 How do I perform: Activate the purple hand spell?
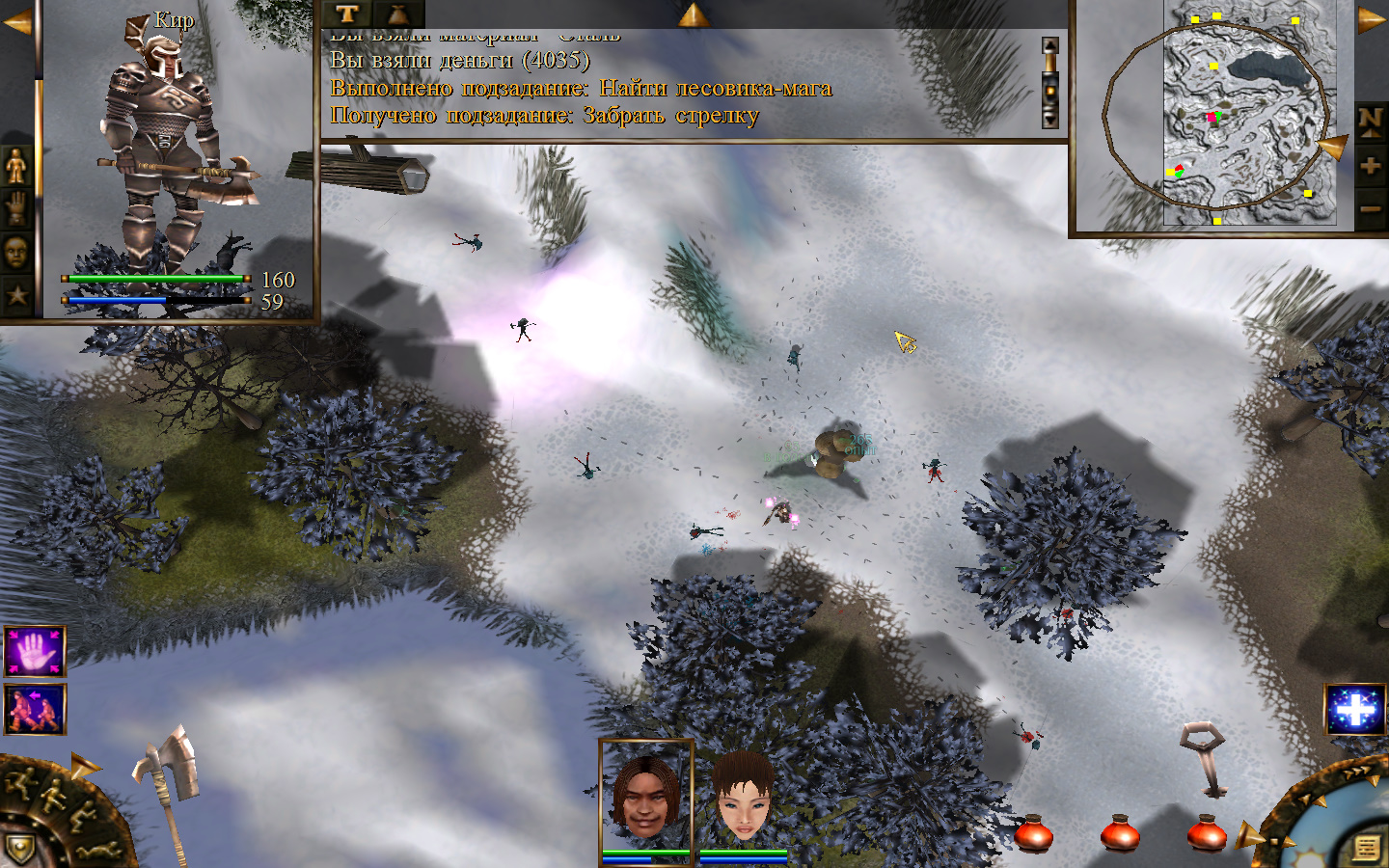[x=36, y=652]
